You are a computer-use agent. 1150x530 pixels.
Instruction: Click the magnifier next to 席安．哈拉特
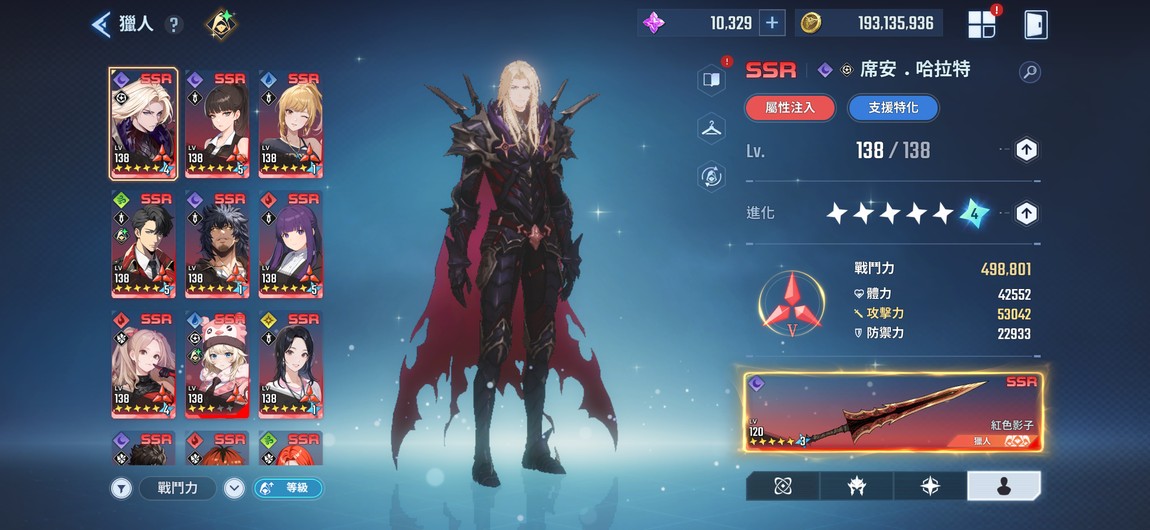(1029, 71)
